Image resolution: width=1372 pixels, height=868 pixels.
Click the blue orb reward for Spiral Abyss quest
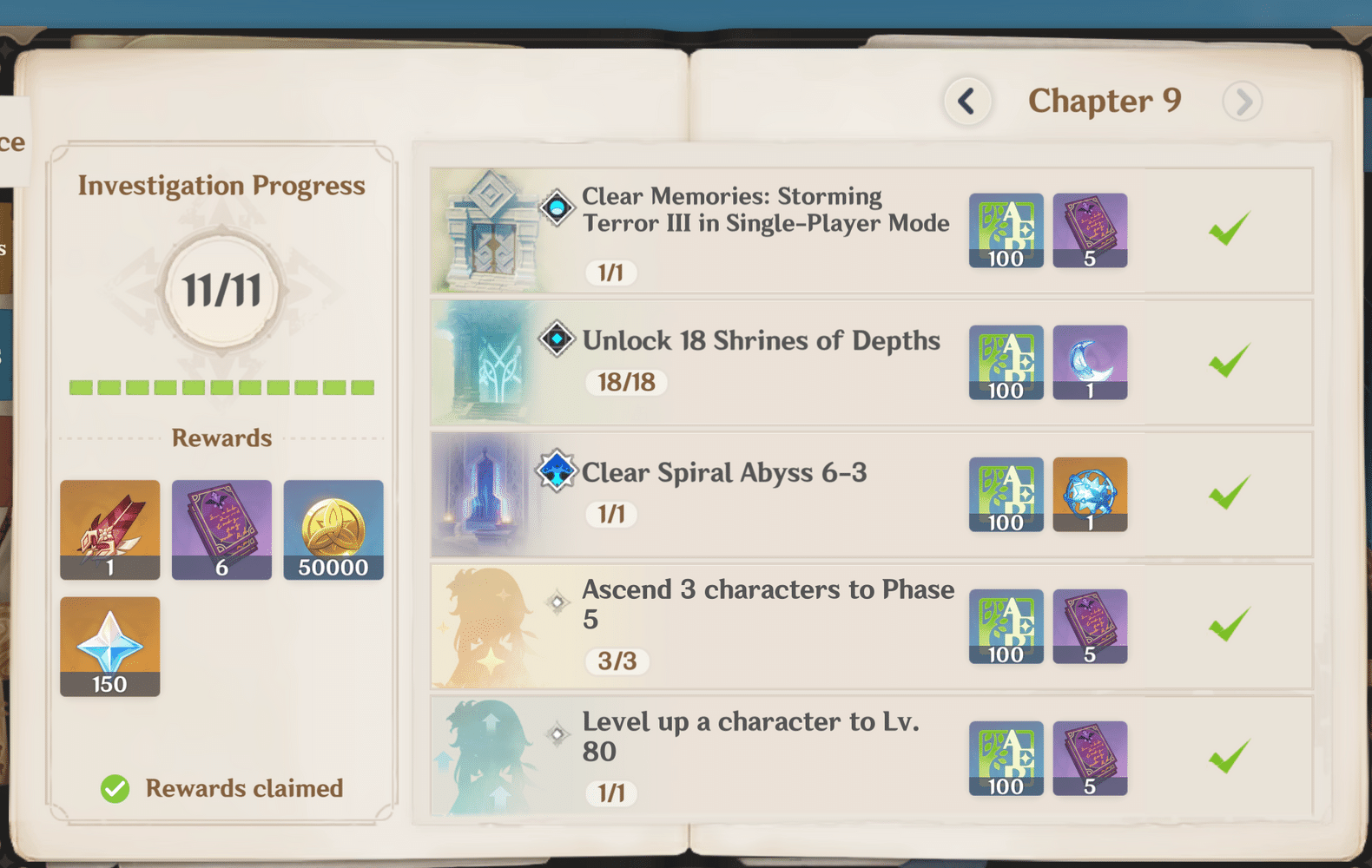coord(1091,495)
